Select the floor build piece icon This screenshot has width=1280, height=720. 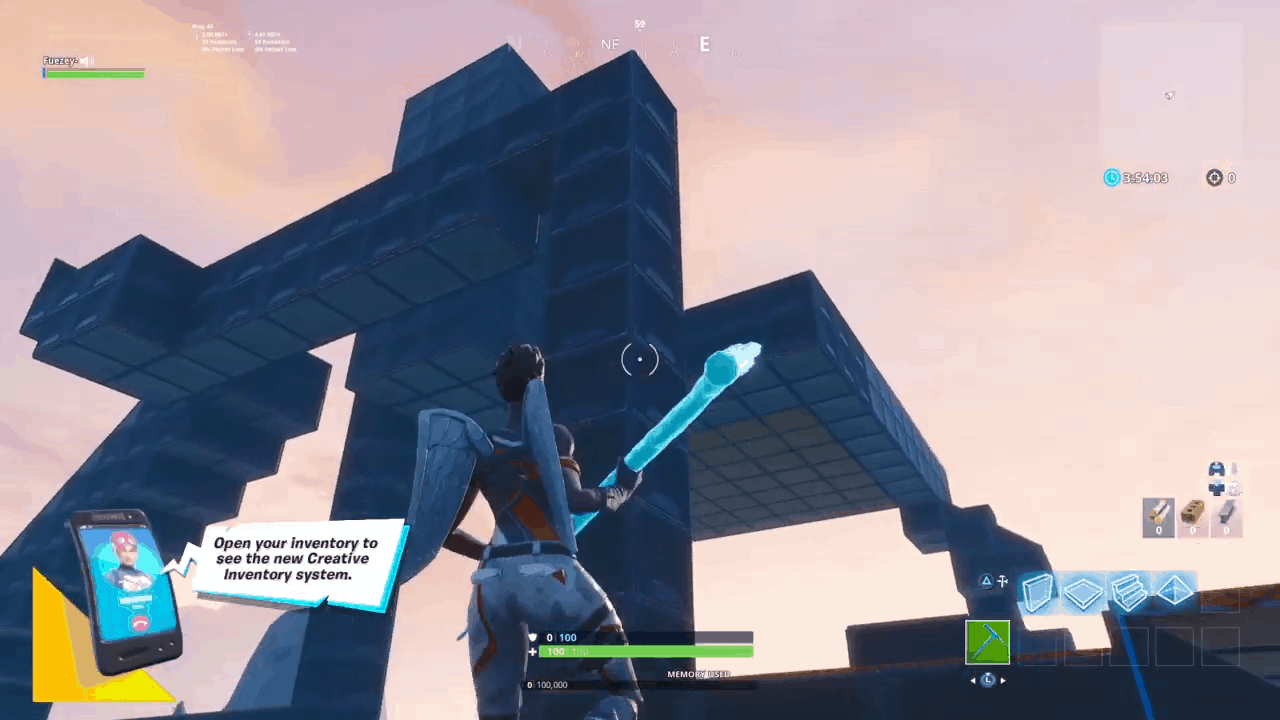click(x=1083, y=592)
